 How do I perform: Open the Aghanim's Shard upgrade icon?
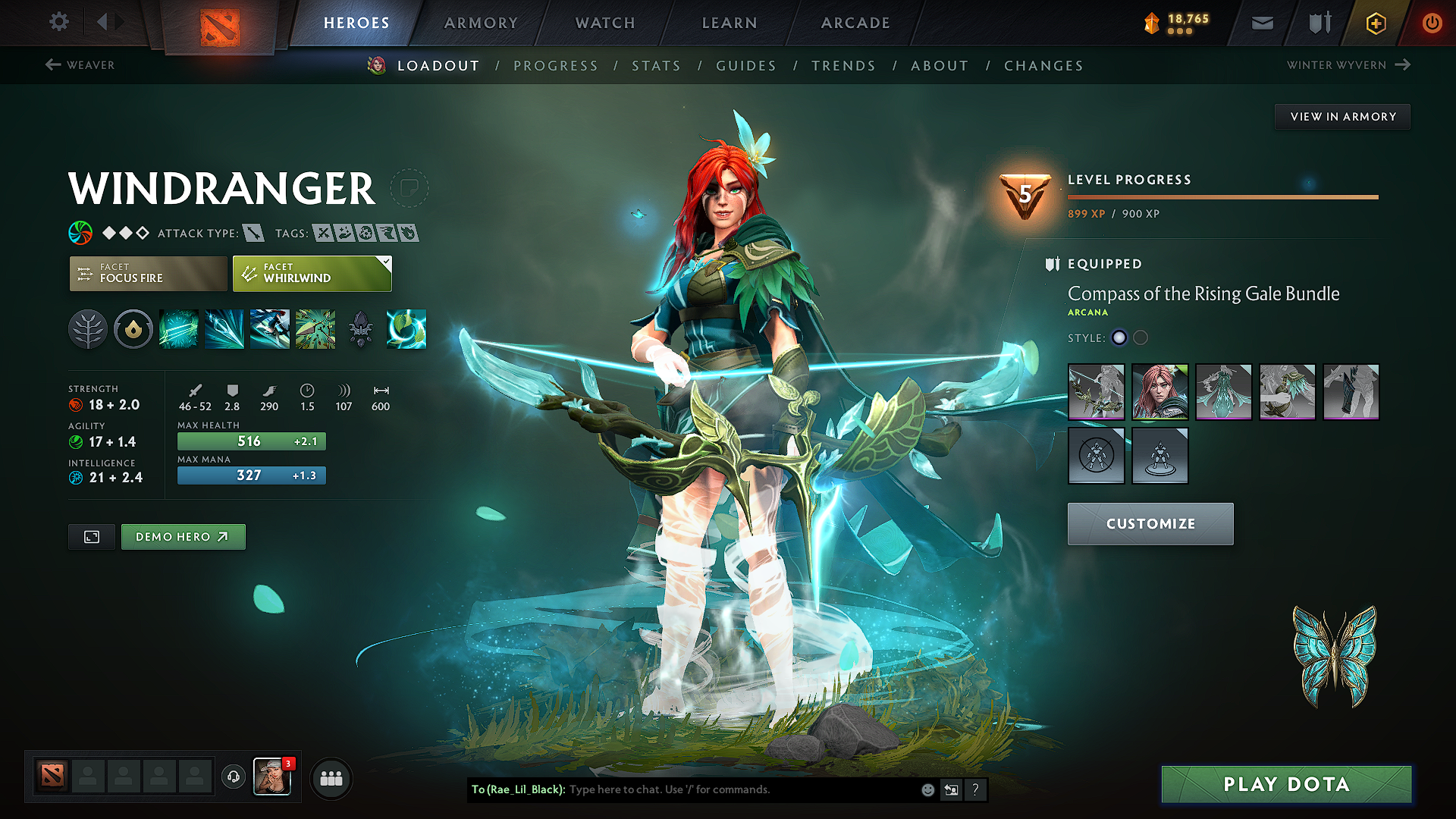361,329
